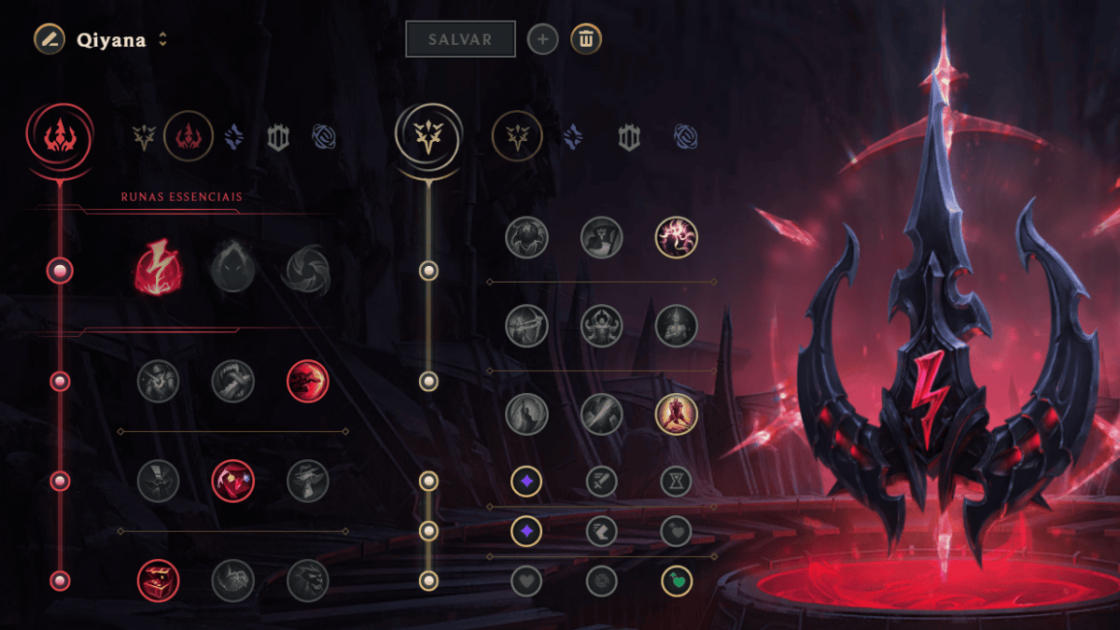Click the SALVAR button
The image size is (1120, 630).
460,39
